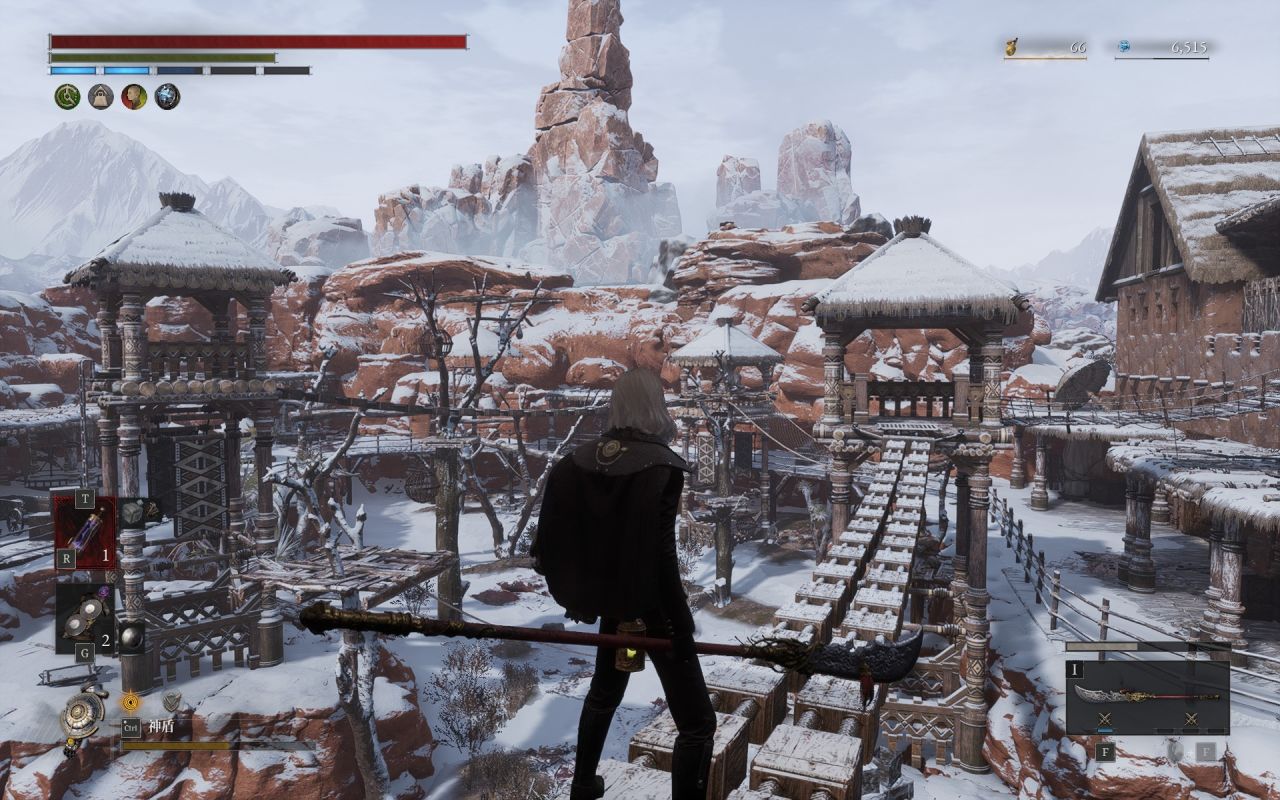Click the glowing orange spiral skill icon
This screenshot has height=800, width=1280.
tap(131, 701)
